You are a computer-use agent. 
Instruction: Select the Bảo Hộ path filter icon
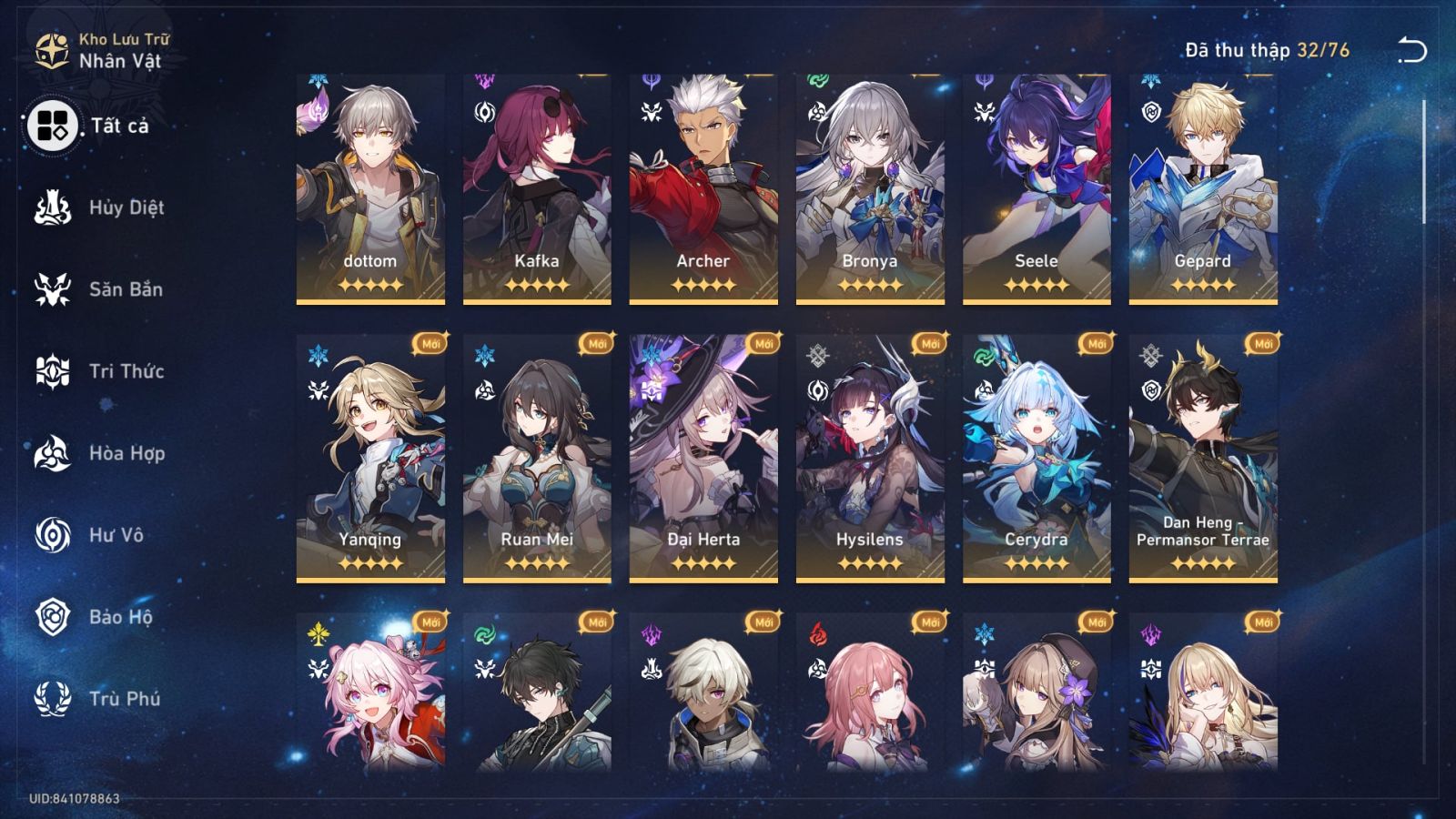click(53, 617)
